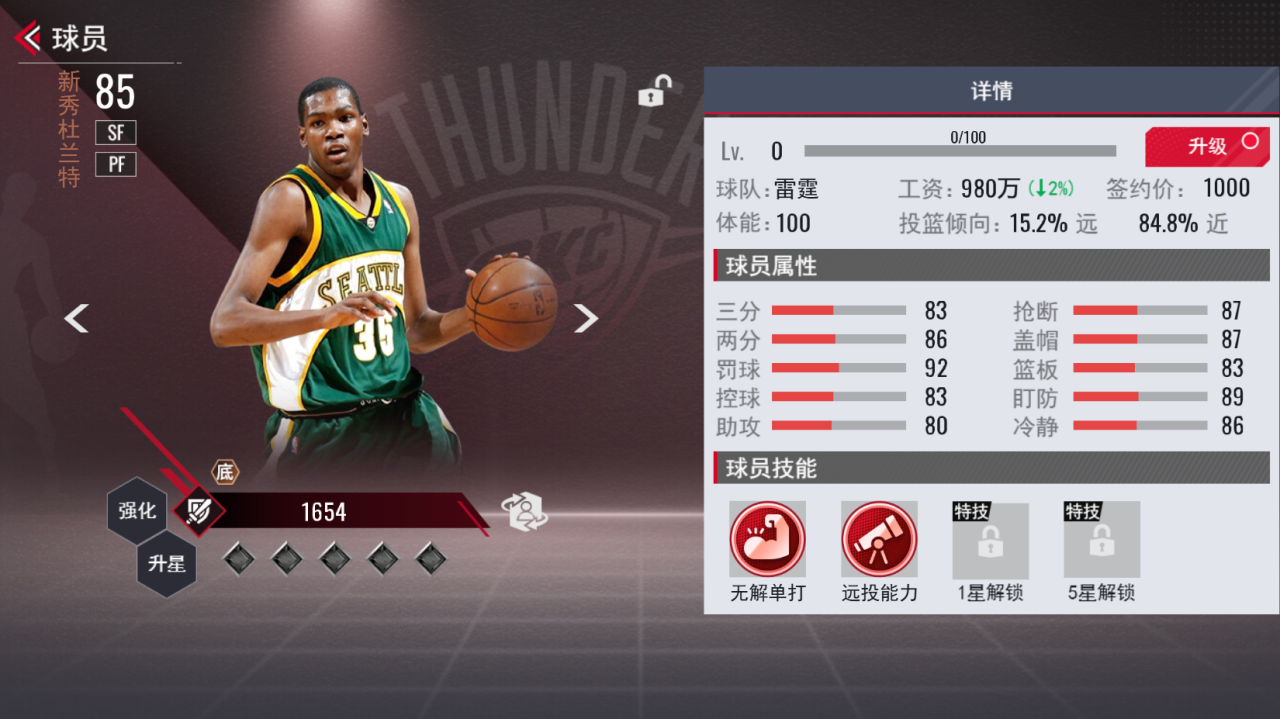Click the swap player icon
Image resolution: width=1280 pixels, height=719 pixels.
pos(526,512)
